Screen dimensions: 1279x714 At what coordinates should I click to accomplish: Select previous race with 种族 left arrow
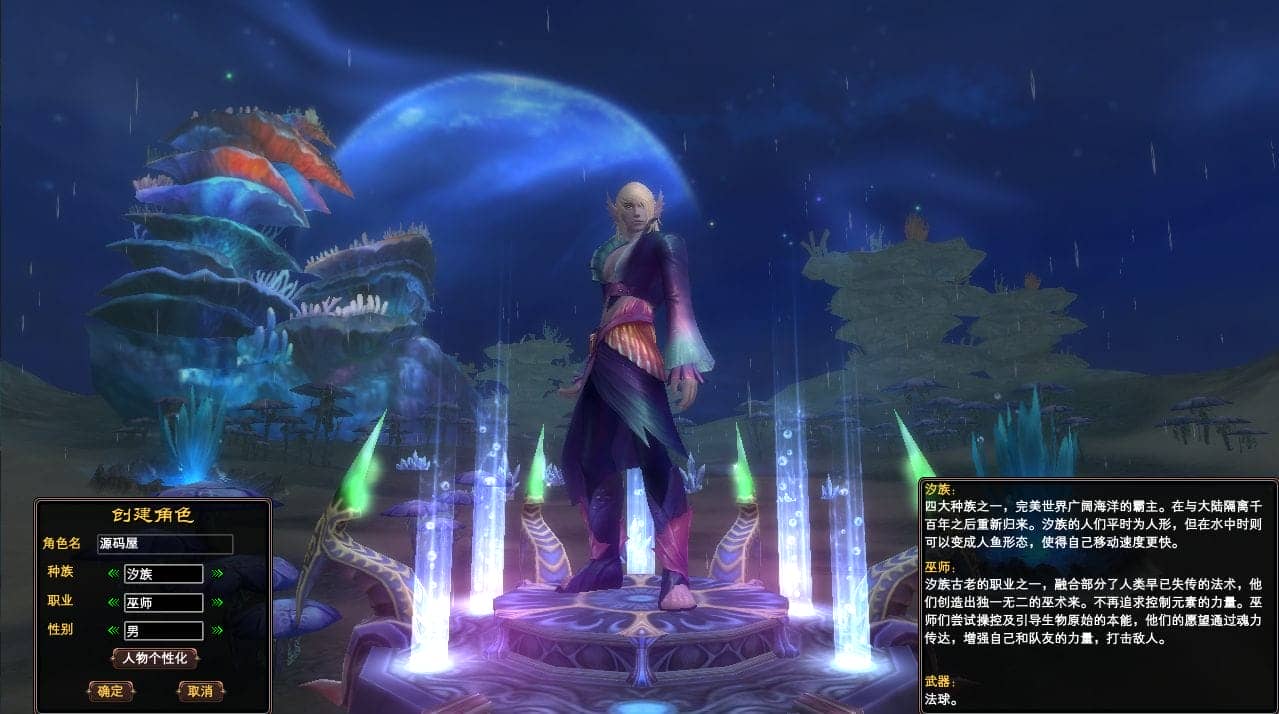coord(114,574)
